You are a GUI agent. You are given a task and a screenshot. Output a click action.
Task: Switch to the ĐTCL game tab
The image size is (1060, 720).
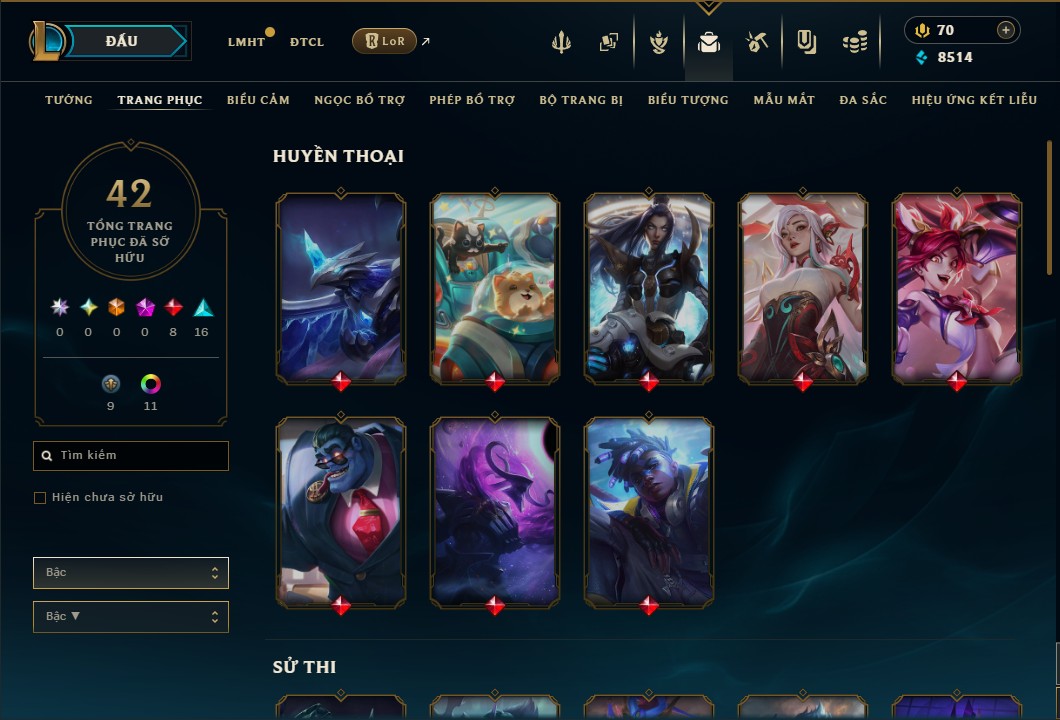(x=307, y=42)
